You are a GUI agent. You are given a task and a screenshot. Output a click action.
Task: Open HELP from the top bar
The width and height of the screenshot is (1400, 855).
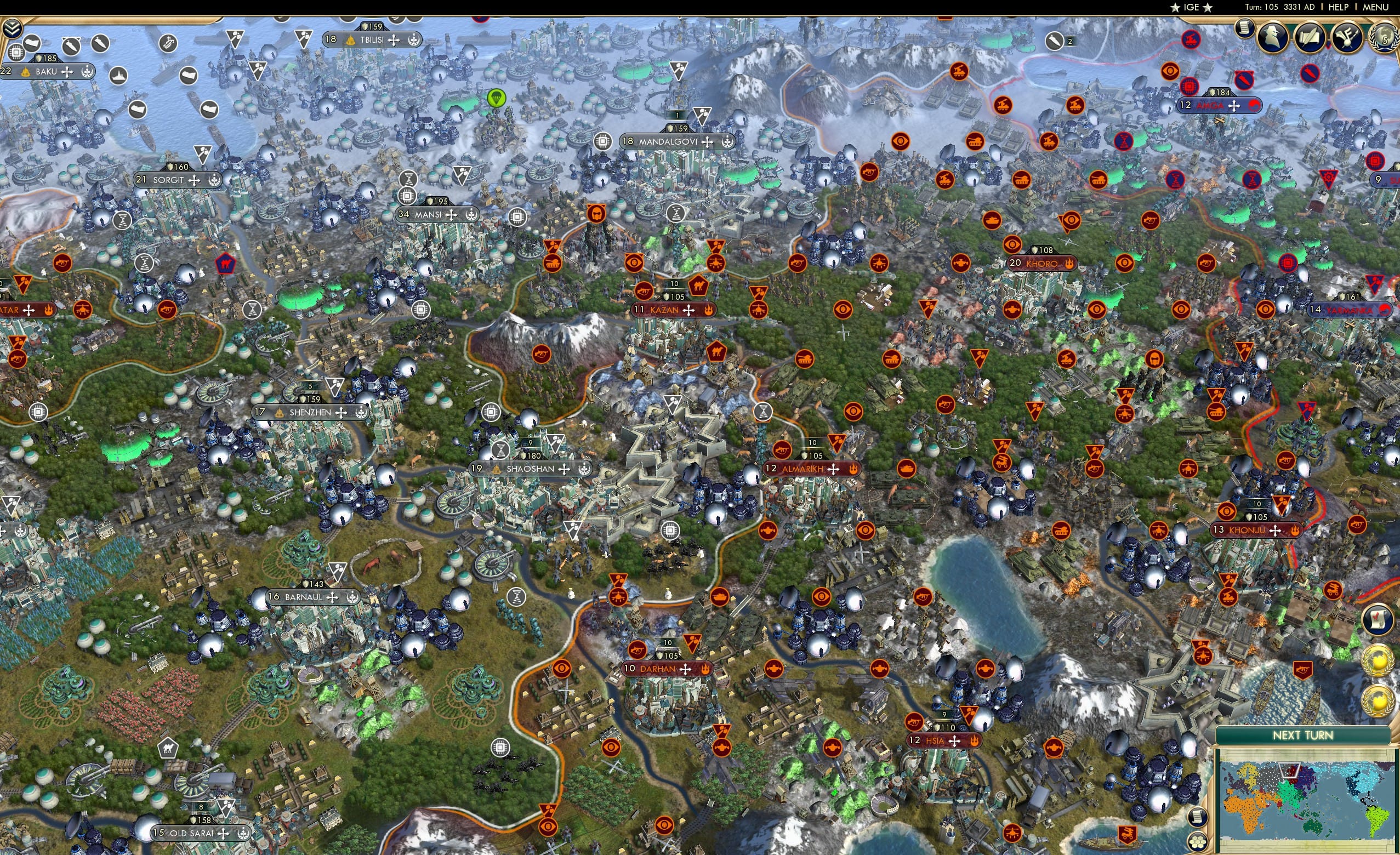(1338, 7)
